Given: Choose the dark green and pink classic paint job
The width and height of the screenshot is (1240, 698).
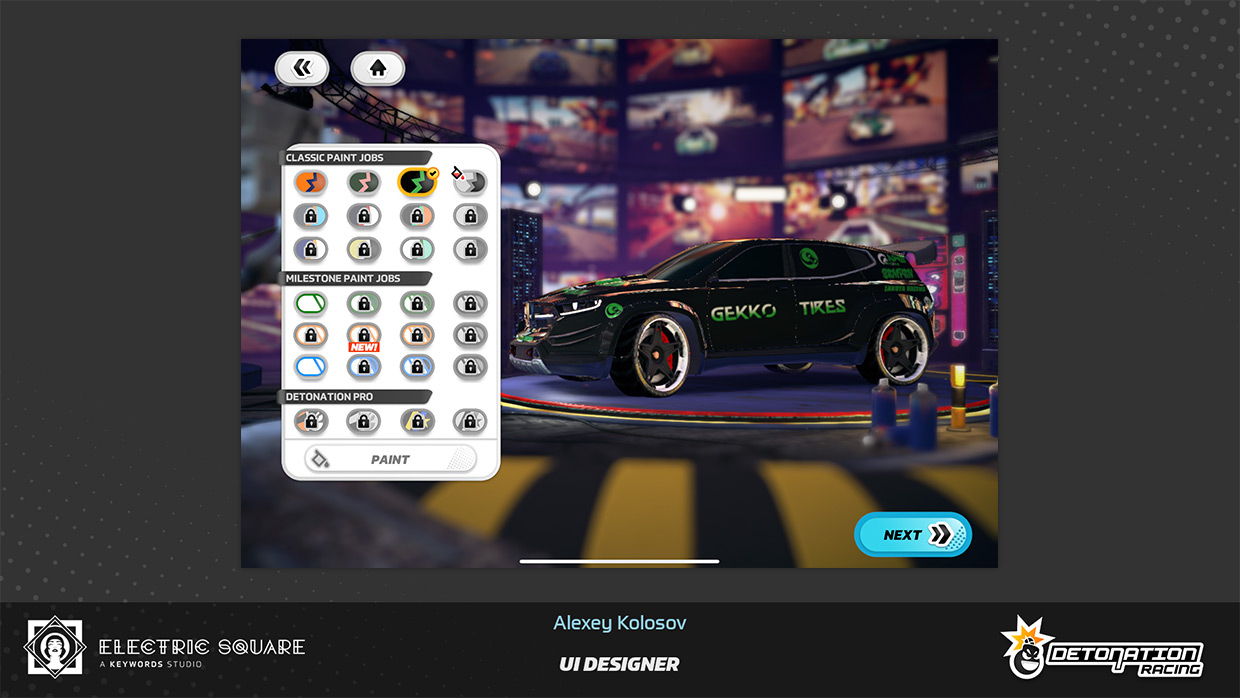Looking at the screenshot, I should coord(364,182).
